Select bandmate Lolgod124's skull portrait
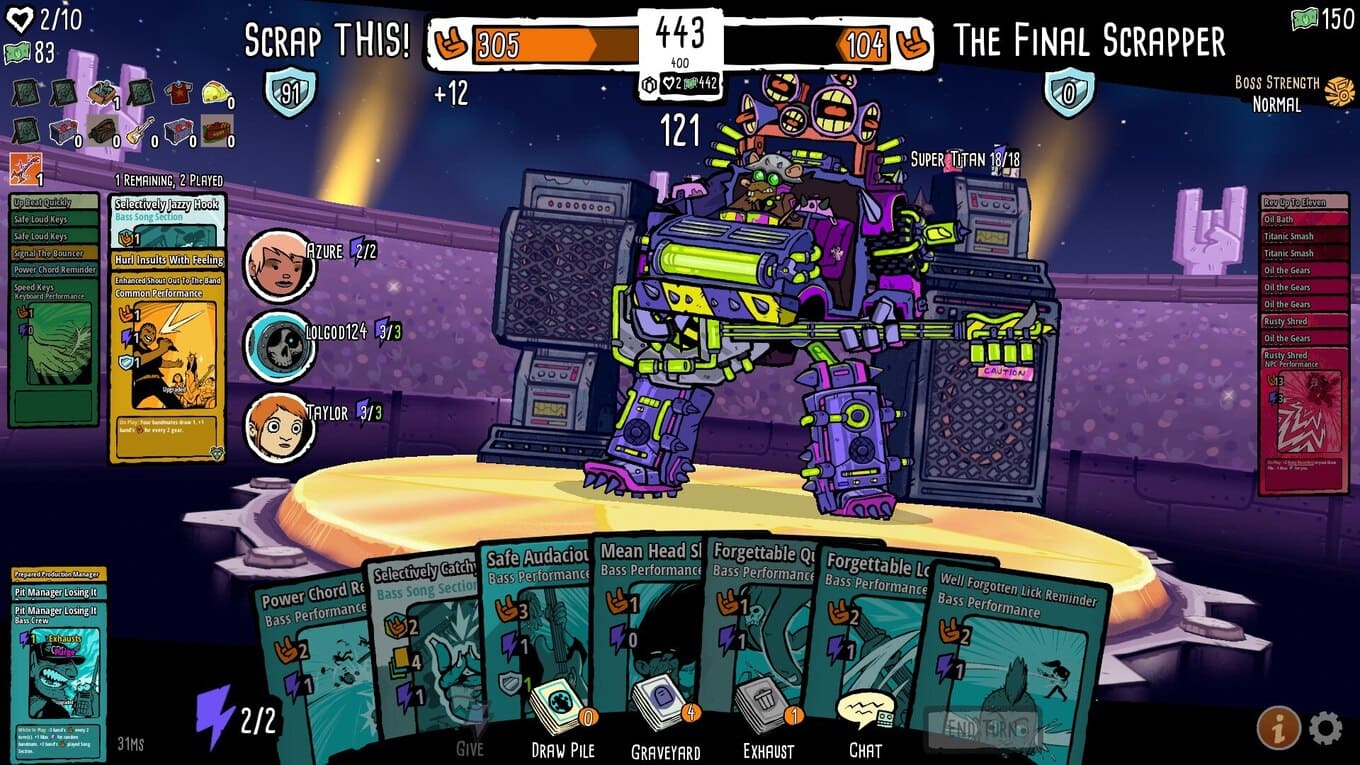This screenshot has width=1360, height=765. click(x=279, y=346)
